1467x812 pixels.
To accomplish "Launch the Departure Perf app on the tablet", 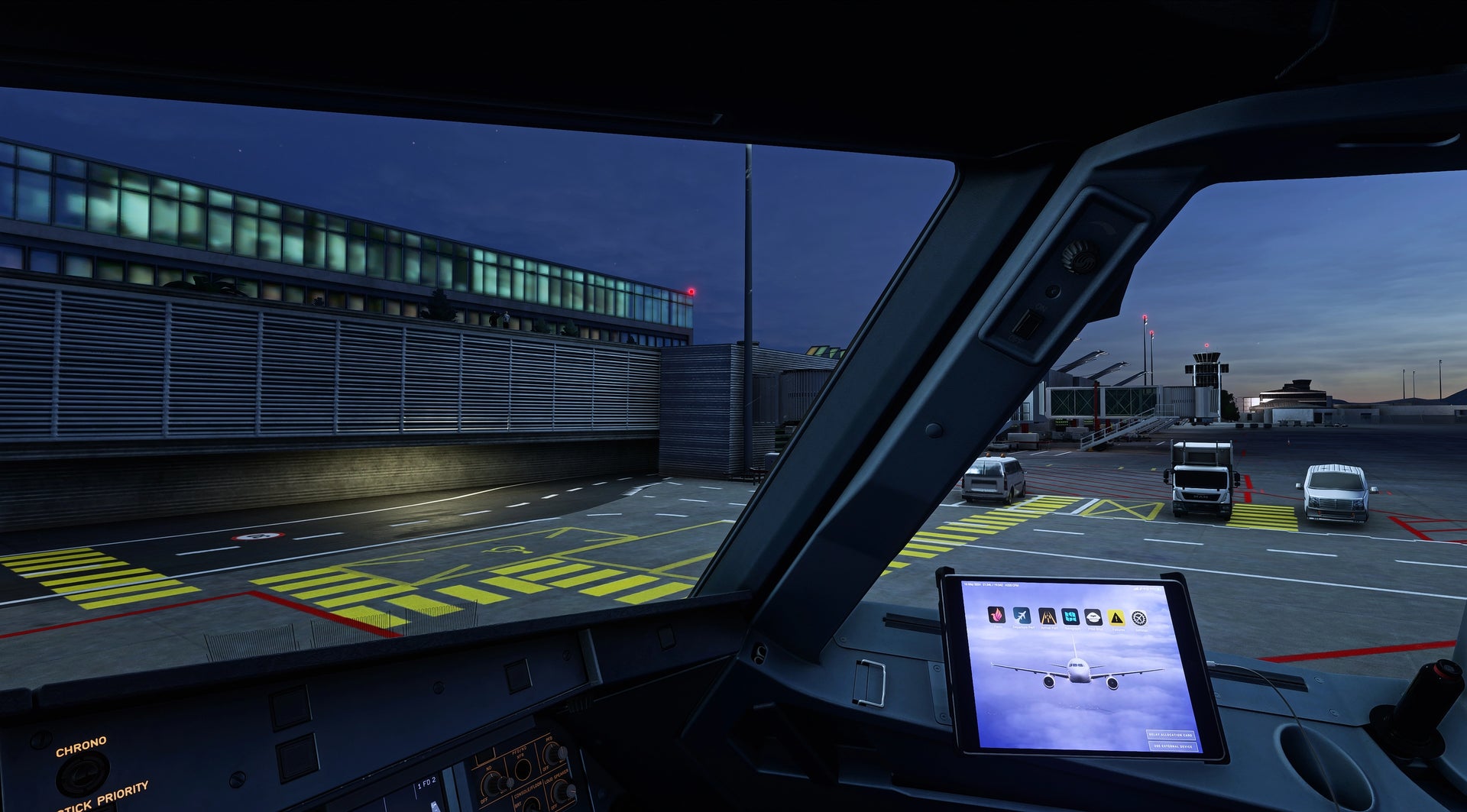I will point(1022,616).
